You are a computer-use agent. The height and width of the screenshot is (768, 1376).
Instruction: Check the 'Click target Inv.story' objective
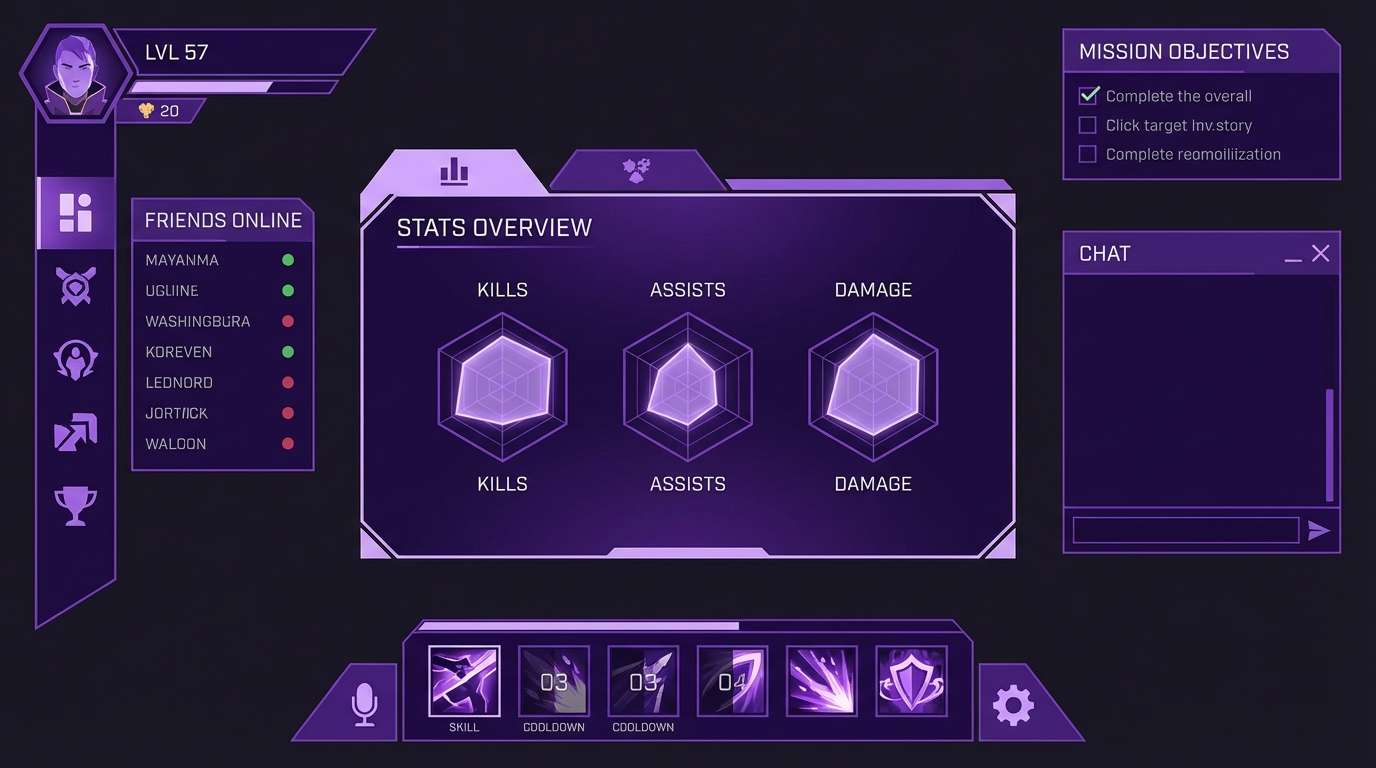pyautogui.click(x=1087, y=124)
